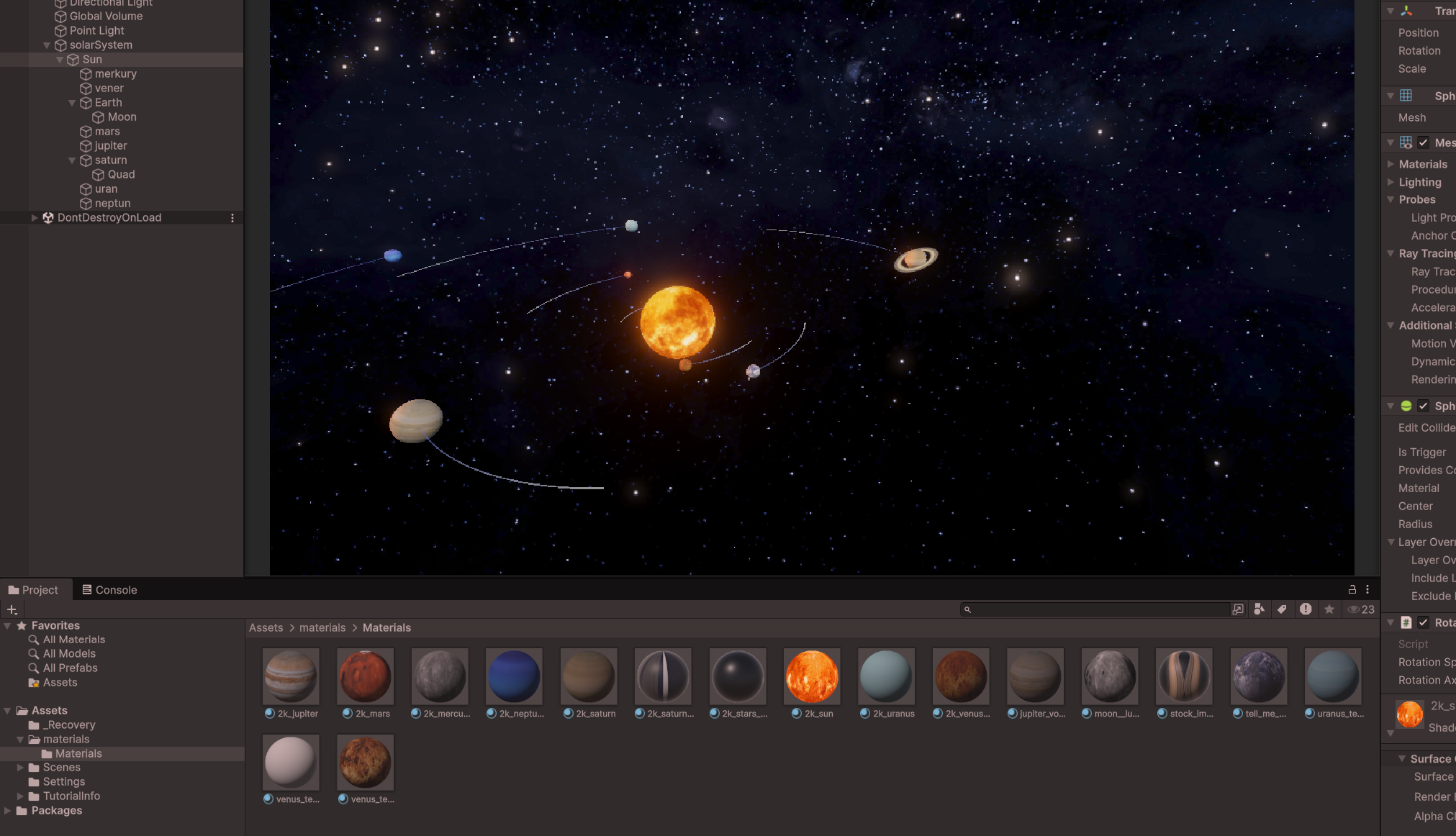Select the 2k_sun material thumbnail

coord(811,676)
